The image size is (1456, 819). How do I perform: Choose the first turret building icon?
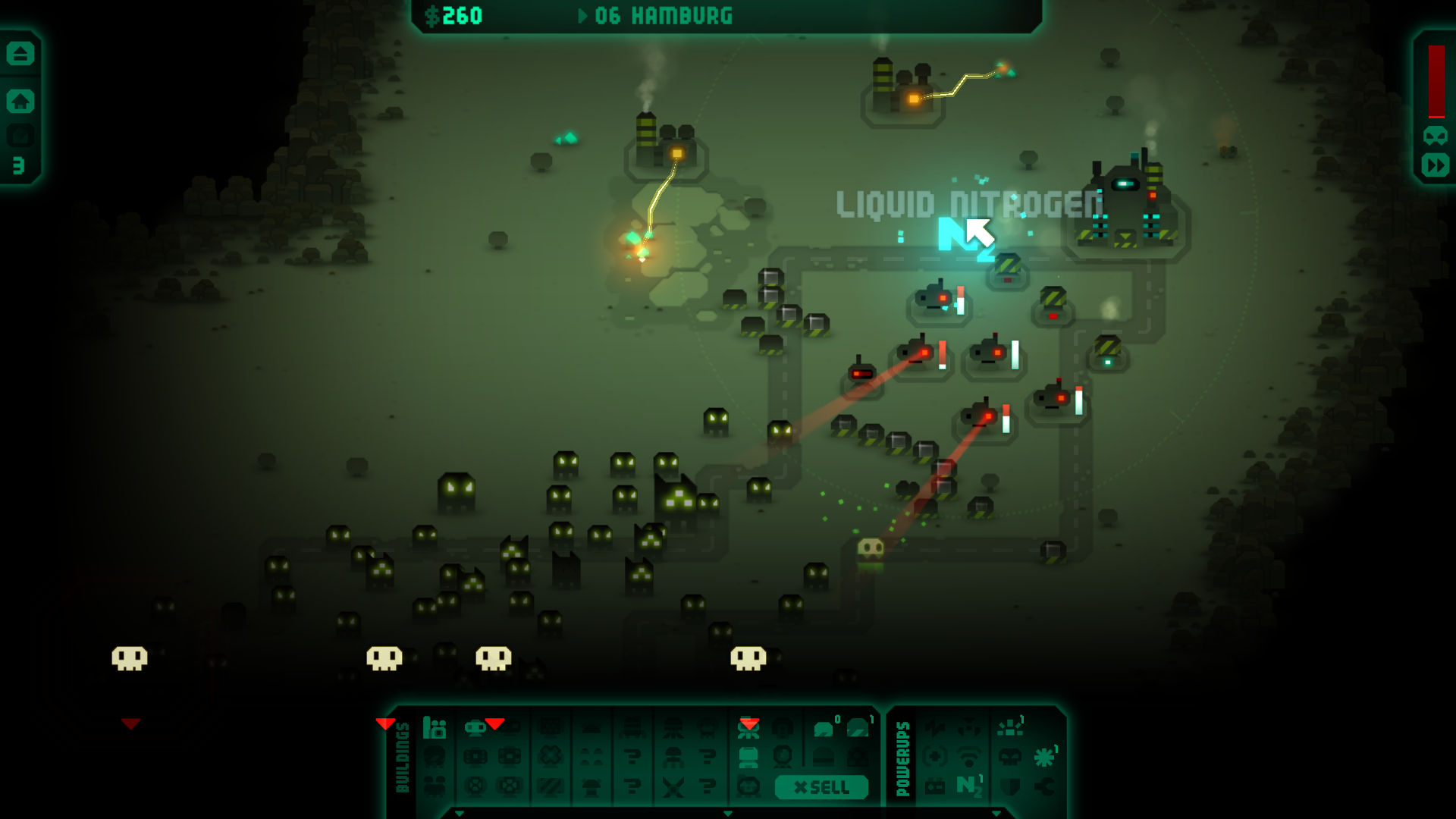(475, 728)
